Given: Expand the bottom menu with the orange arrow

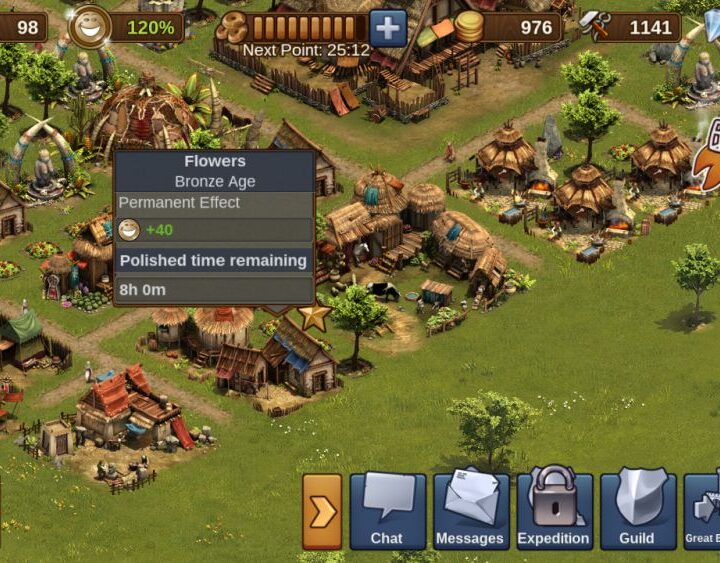Looking at the screenshot, I should click(322, 512).
